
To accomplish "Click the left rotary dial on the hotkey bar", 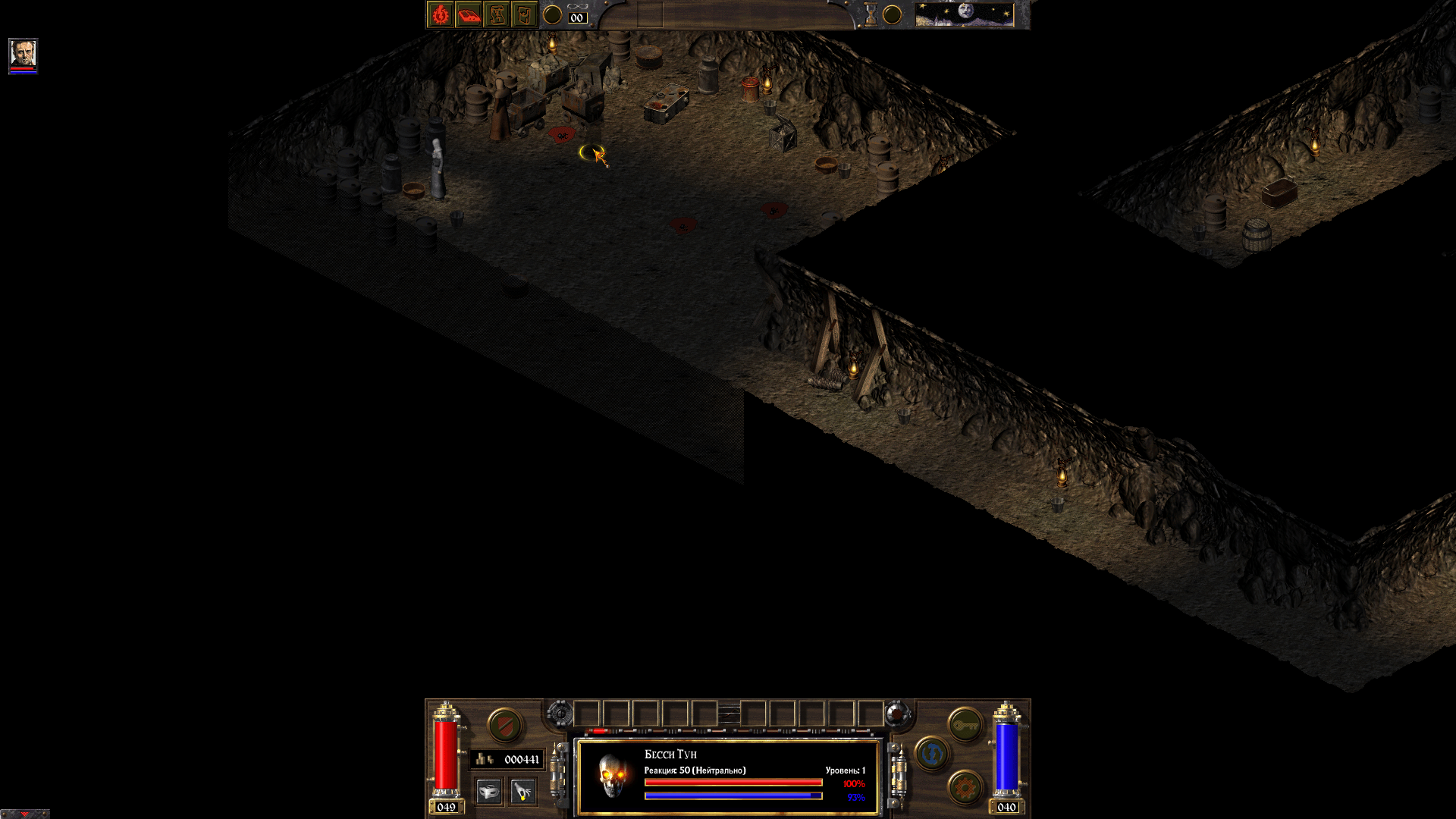I will [560, 714].
